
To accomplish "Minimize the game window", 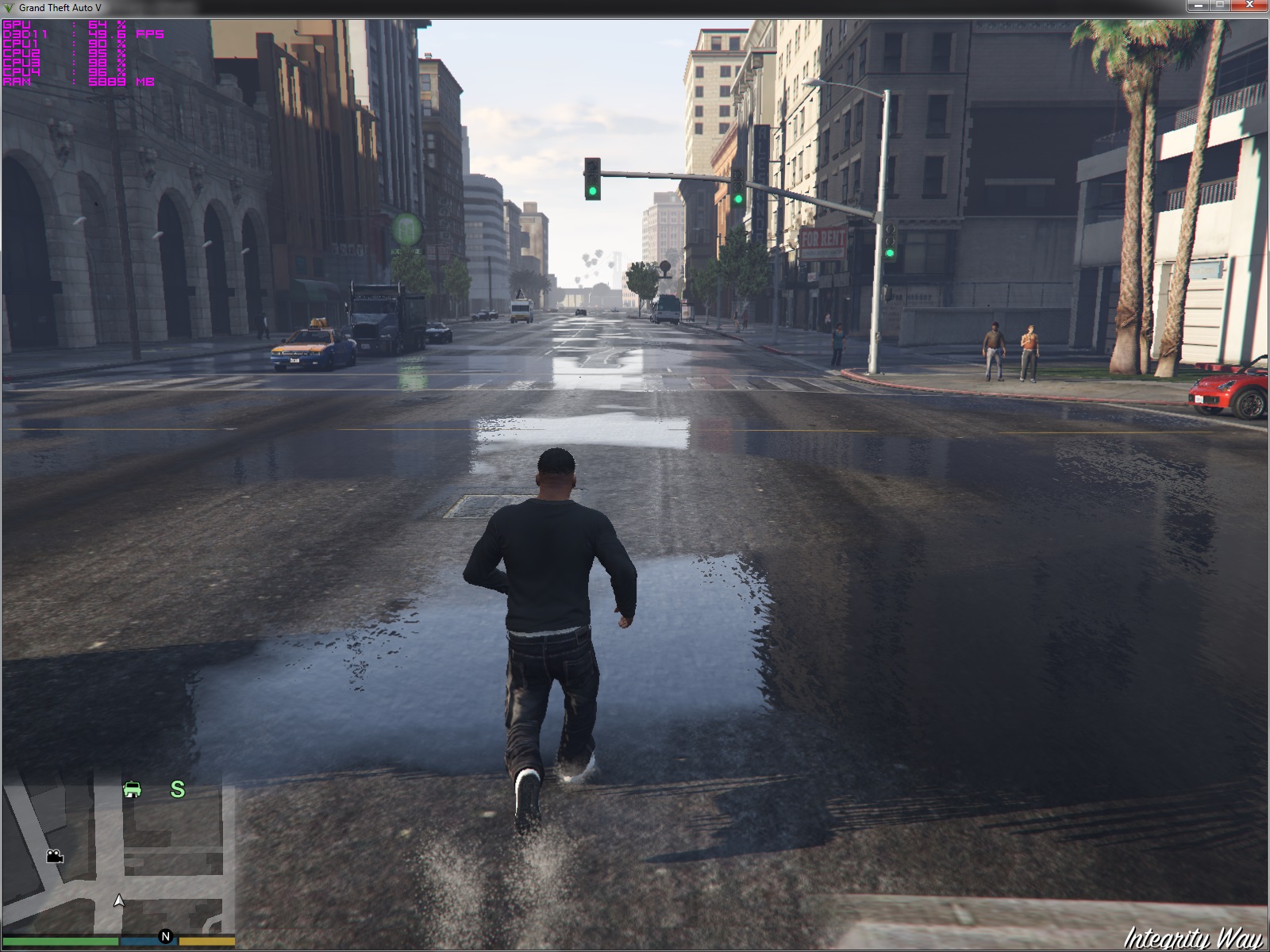I will [1197, 6].
